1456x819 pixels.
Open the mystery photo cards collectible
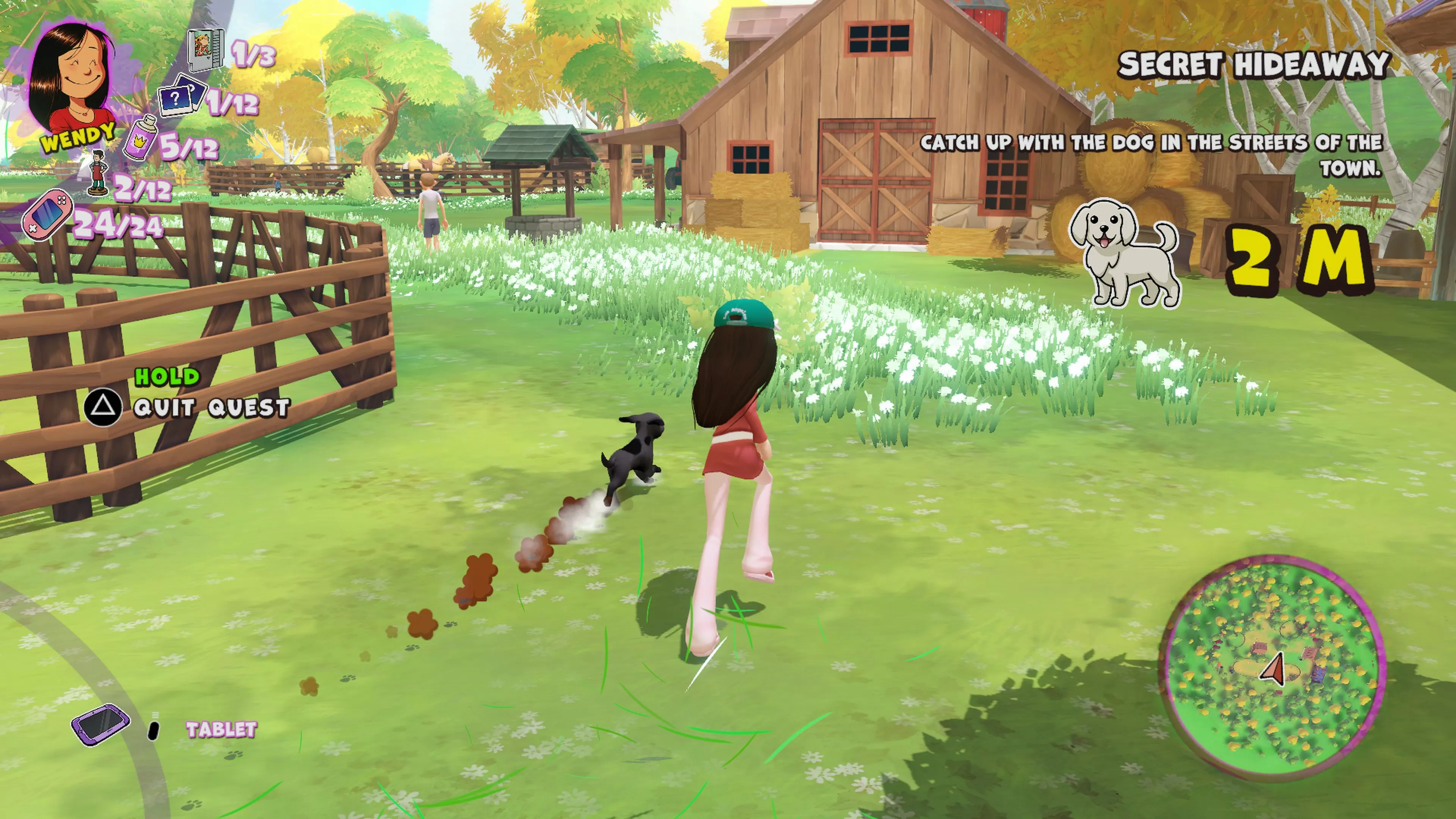[182, 96]
